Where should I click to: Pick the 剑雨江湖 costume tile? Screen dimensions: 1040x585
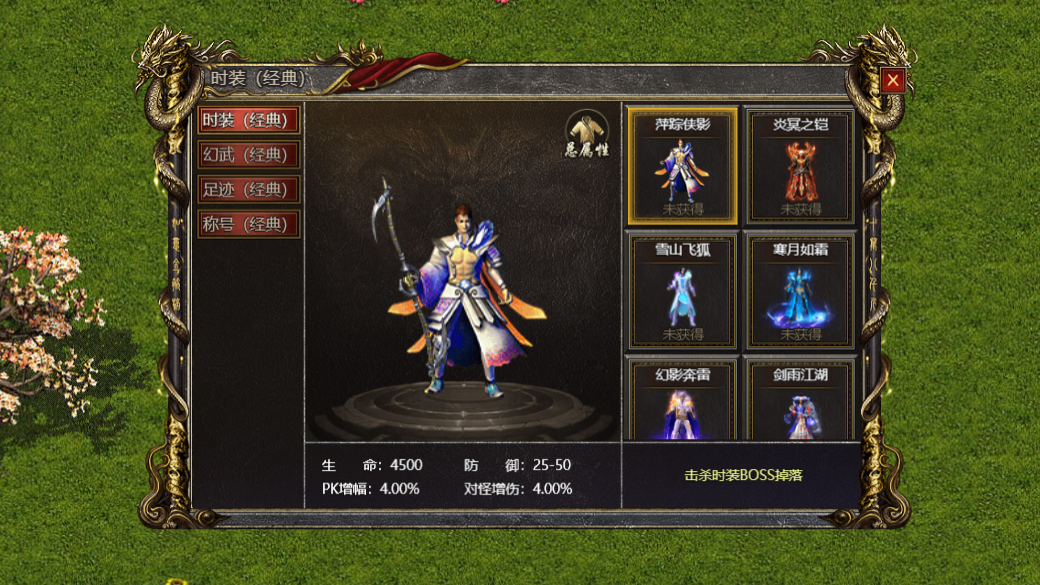pyautogui.click(x=800, y=400)
